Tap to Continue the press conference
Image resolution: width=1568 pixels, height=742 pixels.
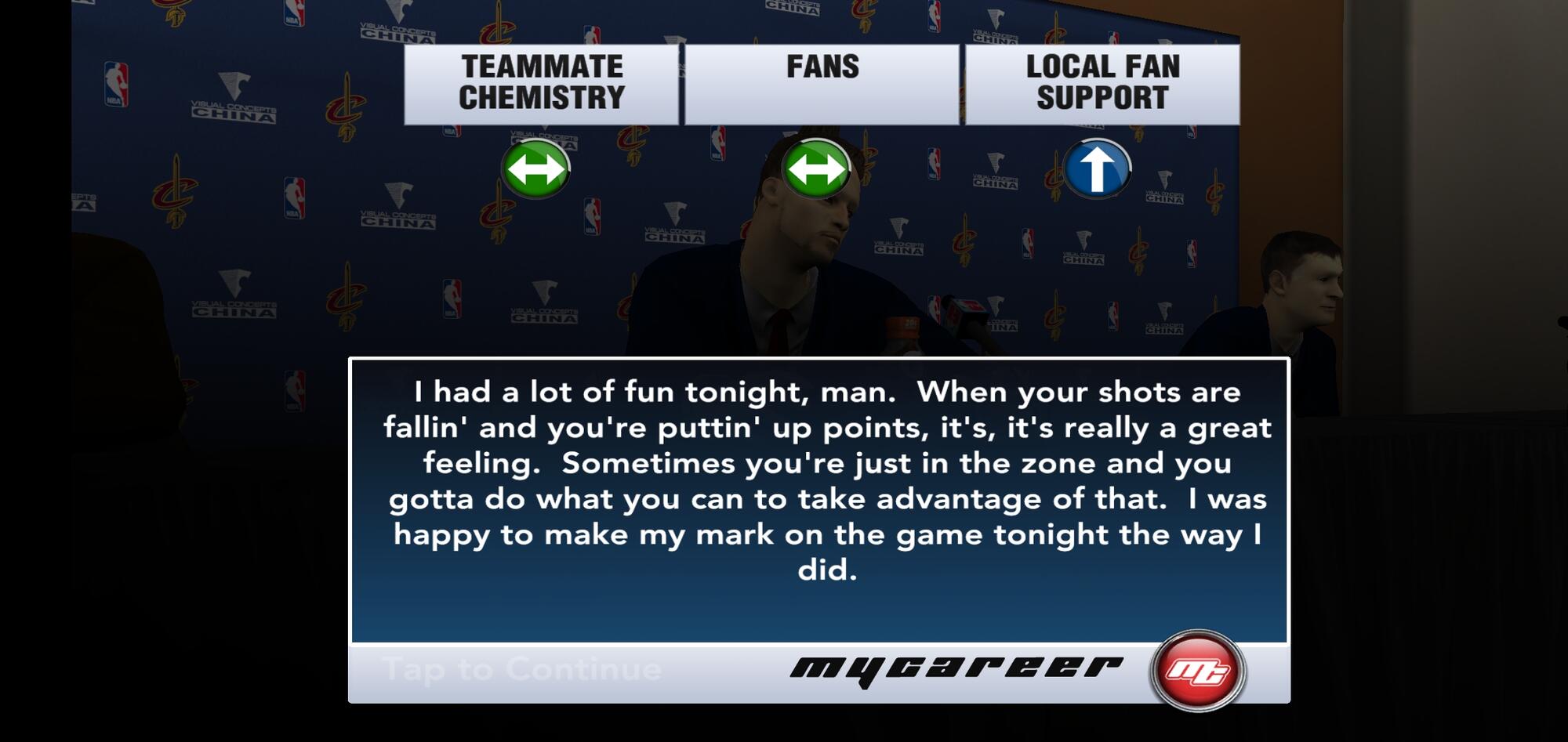(522, 670)
